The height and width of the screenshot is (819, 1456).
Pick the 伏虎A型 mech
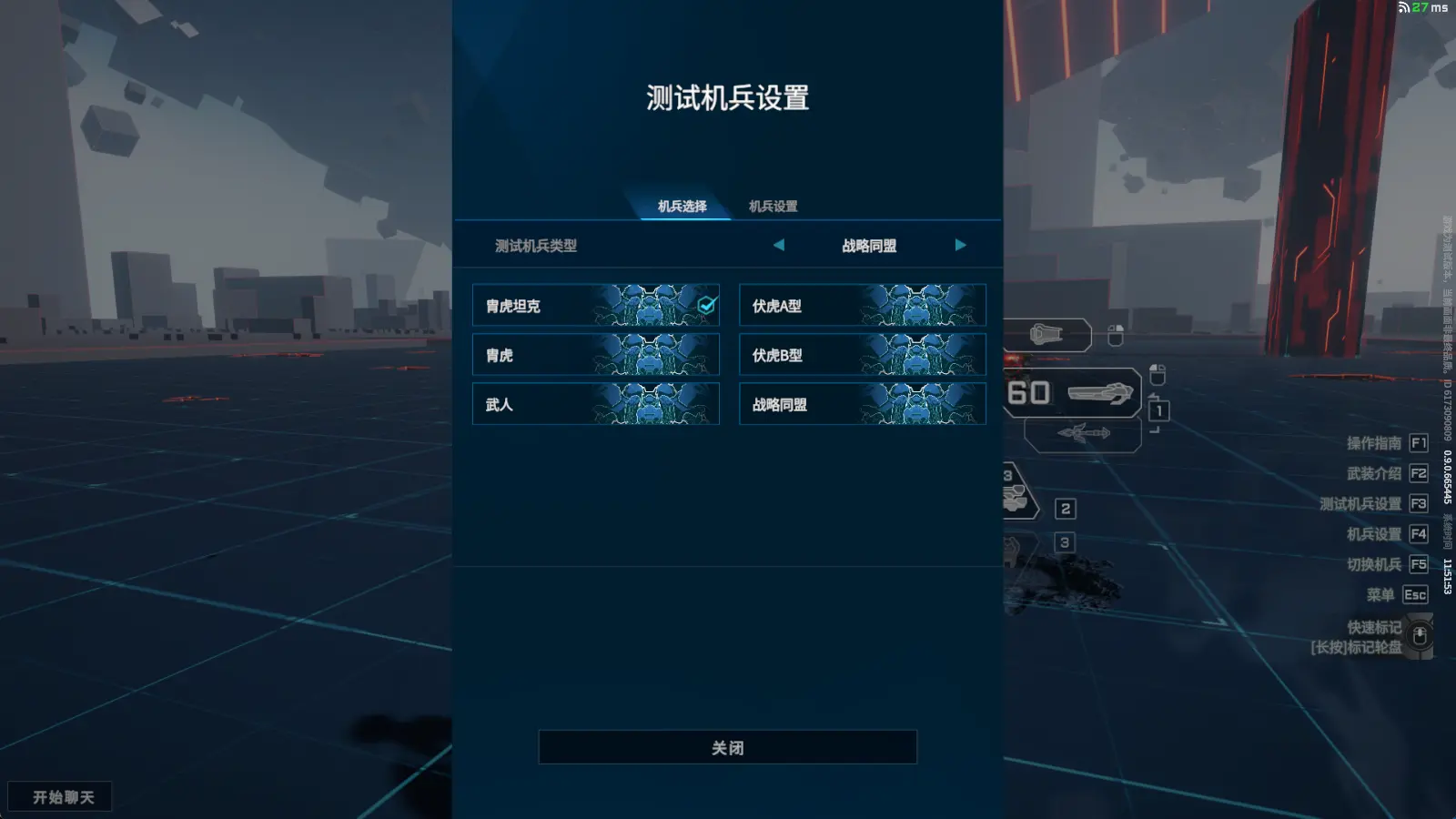[862, 306]
